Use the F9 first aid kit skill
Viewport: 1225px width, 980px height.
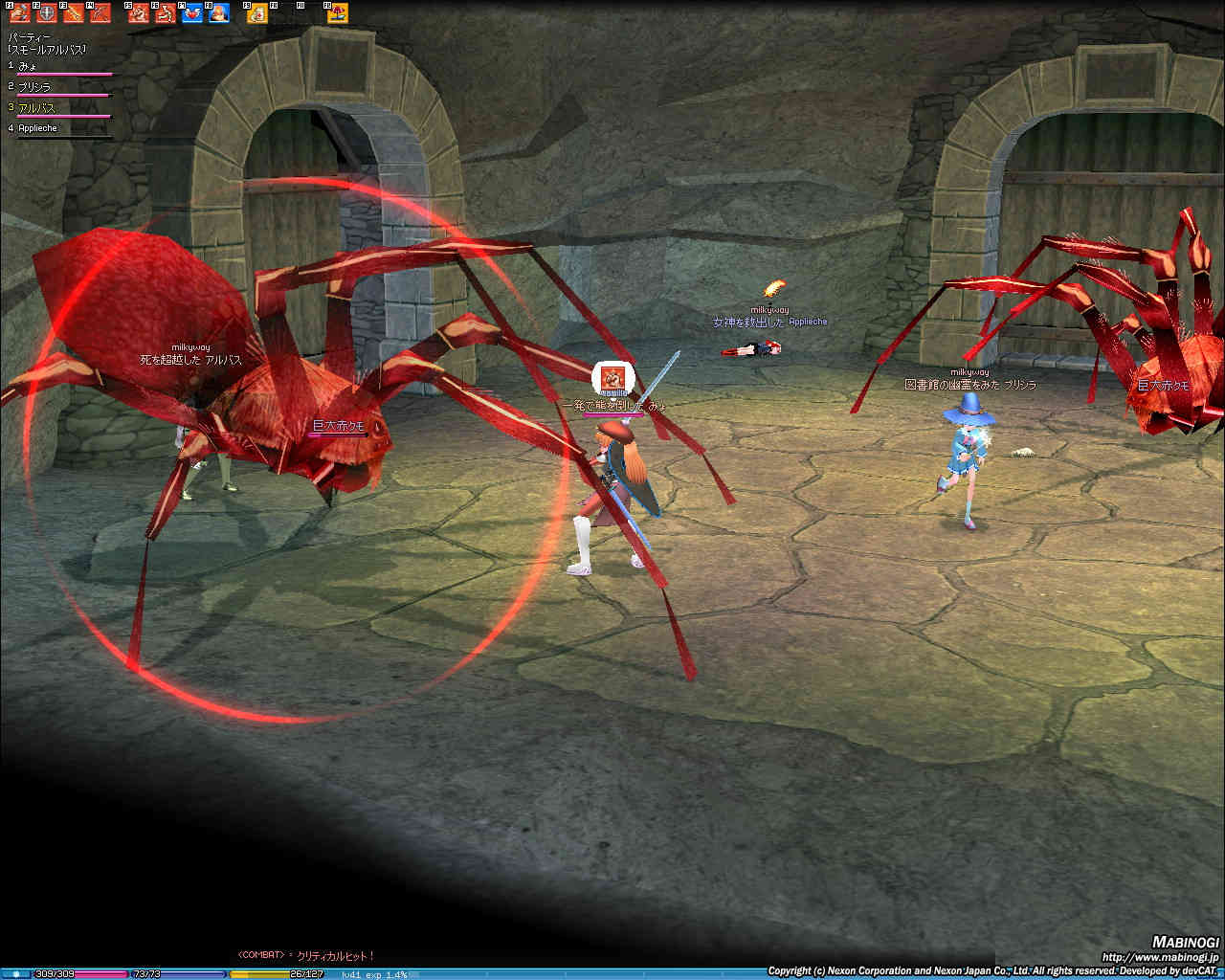pyautogui.click(x=257, y=13)
